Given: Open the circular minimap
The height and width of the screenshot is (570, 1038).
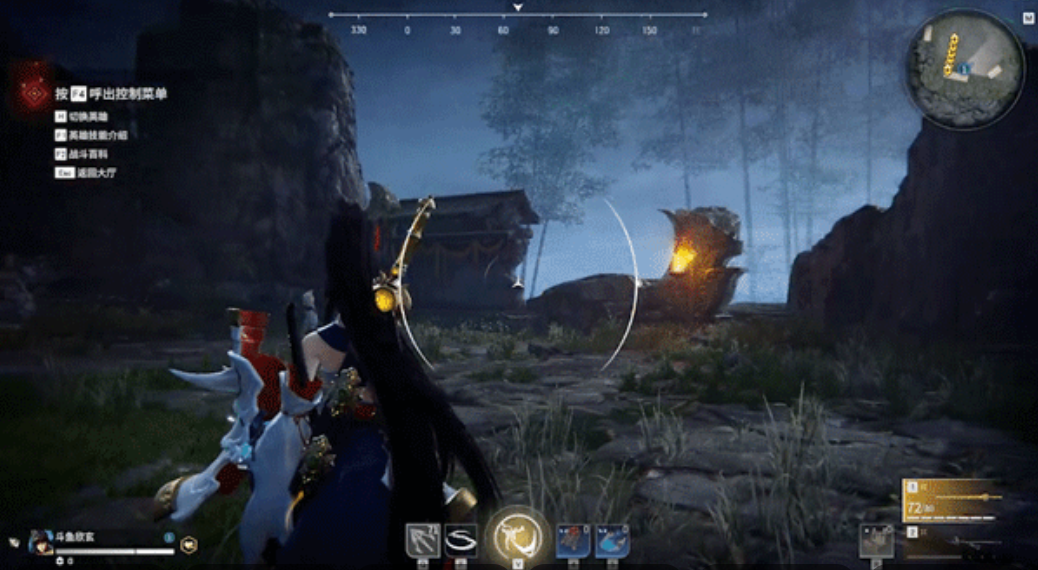Looking at the screenshot, I should click(x=964, y=68).
